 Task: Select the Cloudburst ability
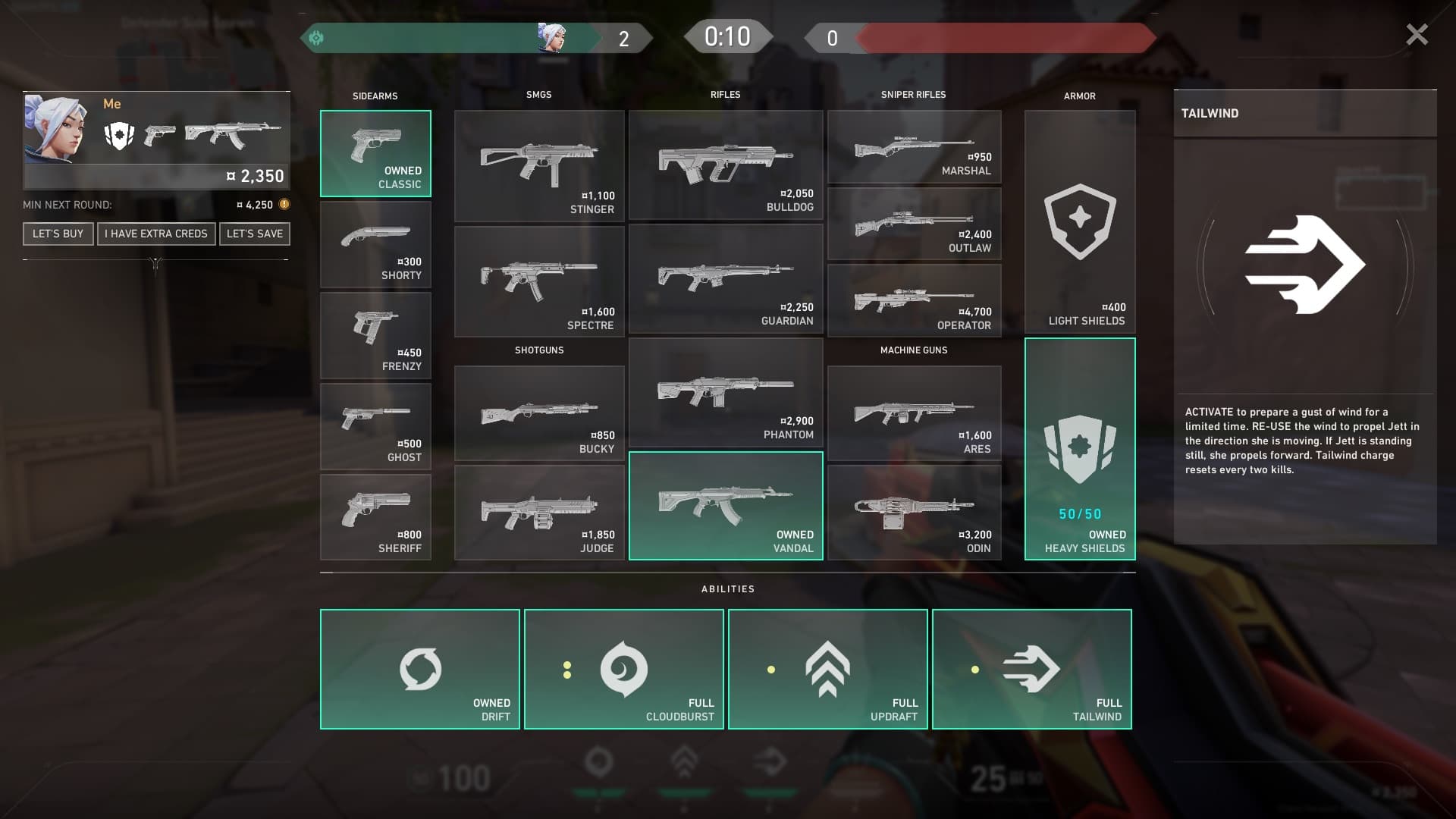tap(623, 669)
